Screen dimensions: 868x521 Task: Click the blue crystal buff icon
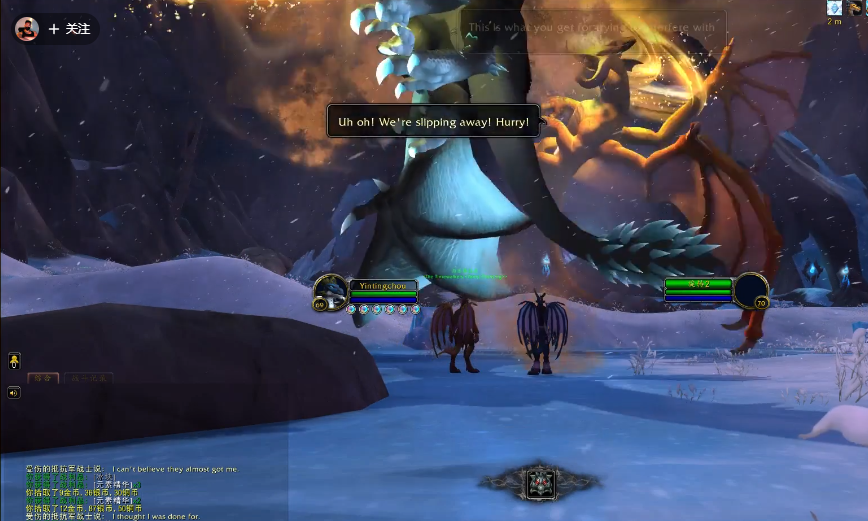point(835,8)
